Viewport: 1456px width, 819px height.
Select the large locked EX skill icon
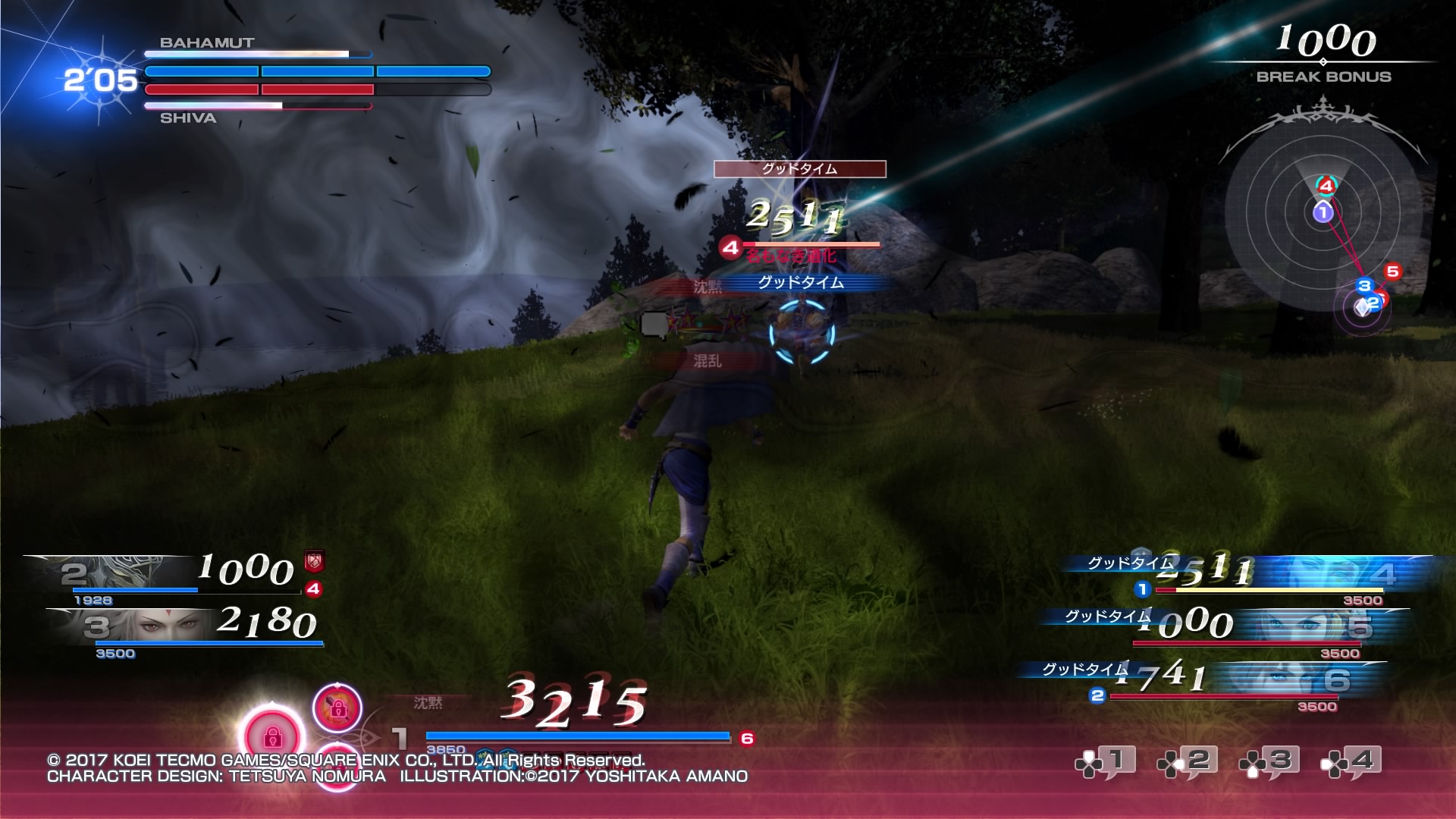click(271, 735)
